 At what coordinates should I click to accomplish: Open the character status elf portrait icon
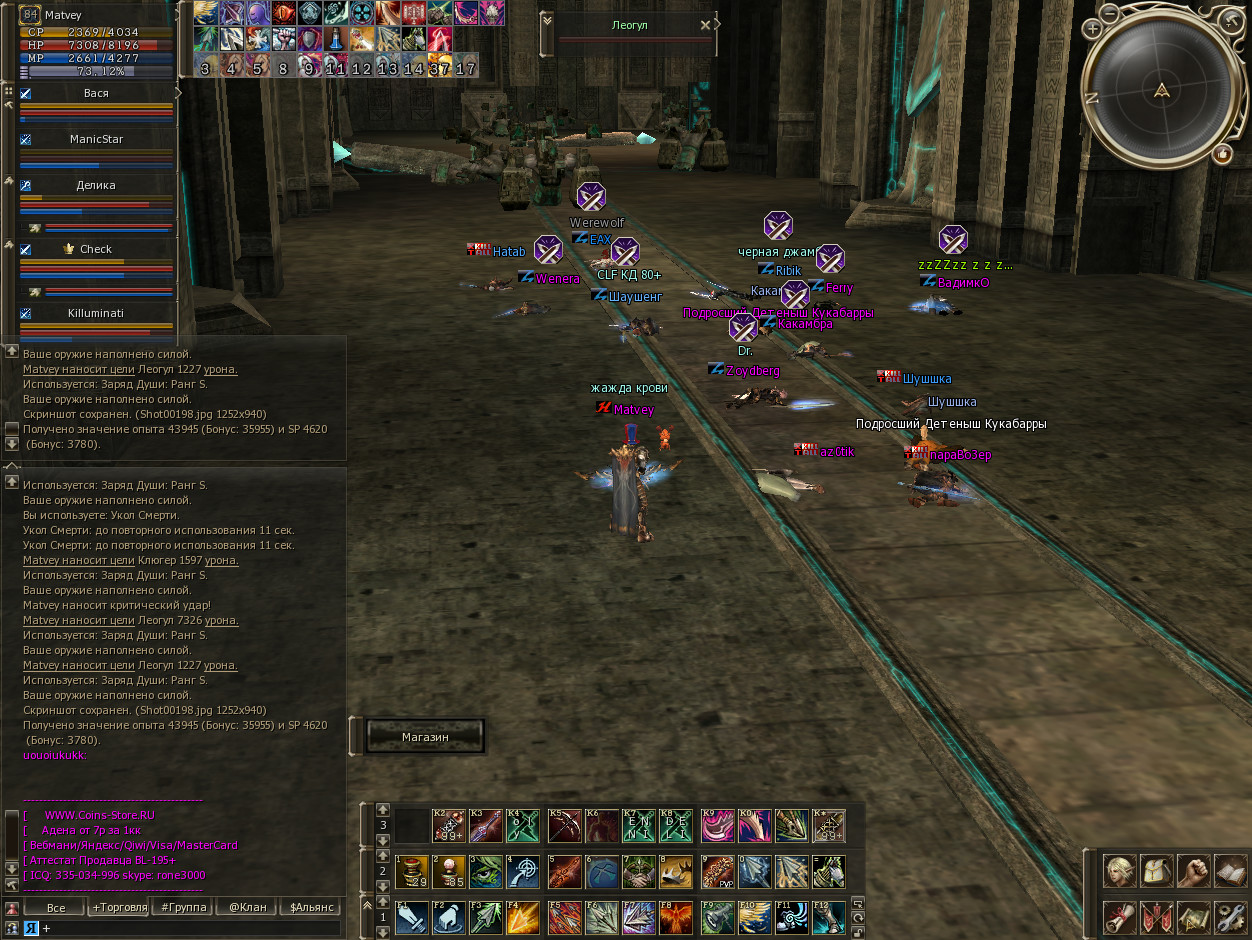pos(1119,871)
